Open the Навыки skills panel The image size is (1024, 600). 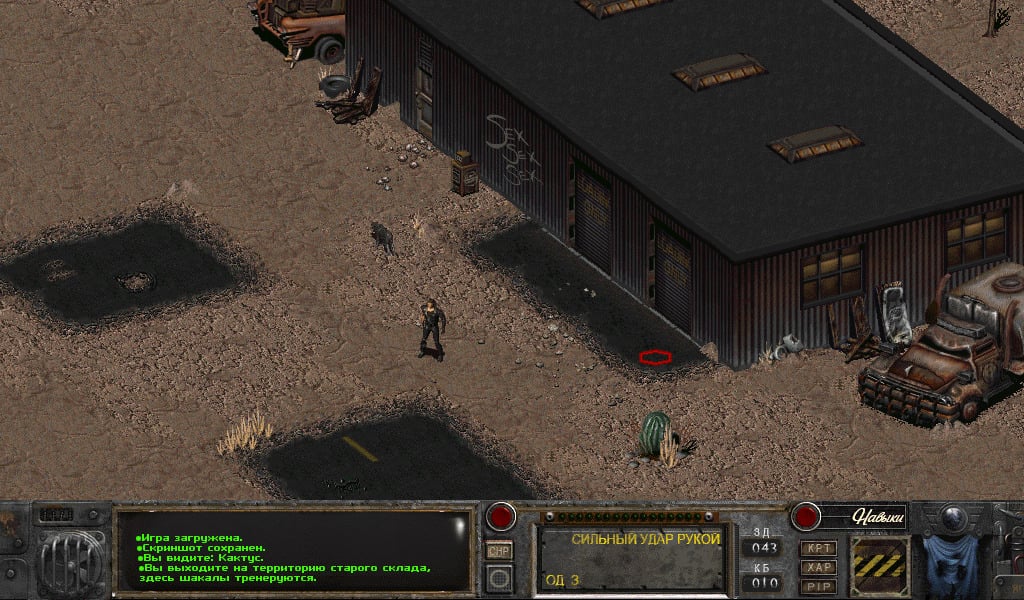[877, 516]
